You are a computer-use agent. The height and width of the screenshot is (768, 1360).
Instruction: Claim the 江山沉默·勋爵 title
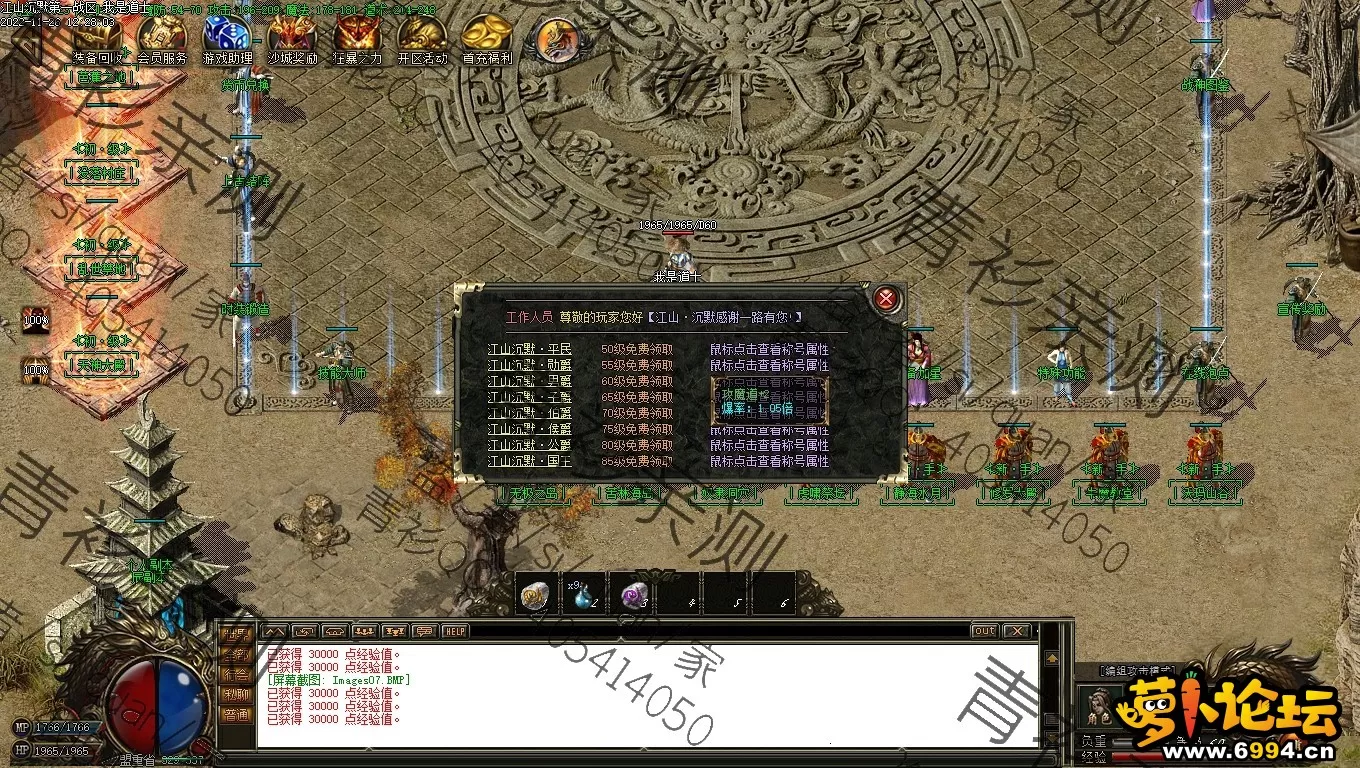636,366
